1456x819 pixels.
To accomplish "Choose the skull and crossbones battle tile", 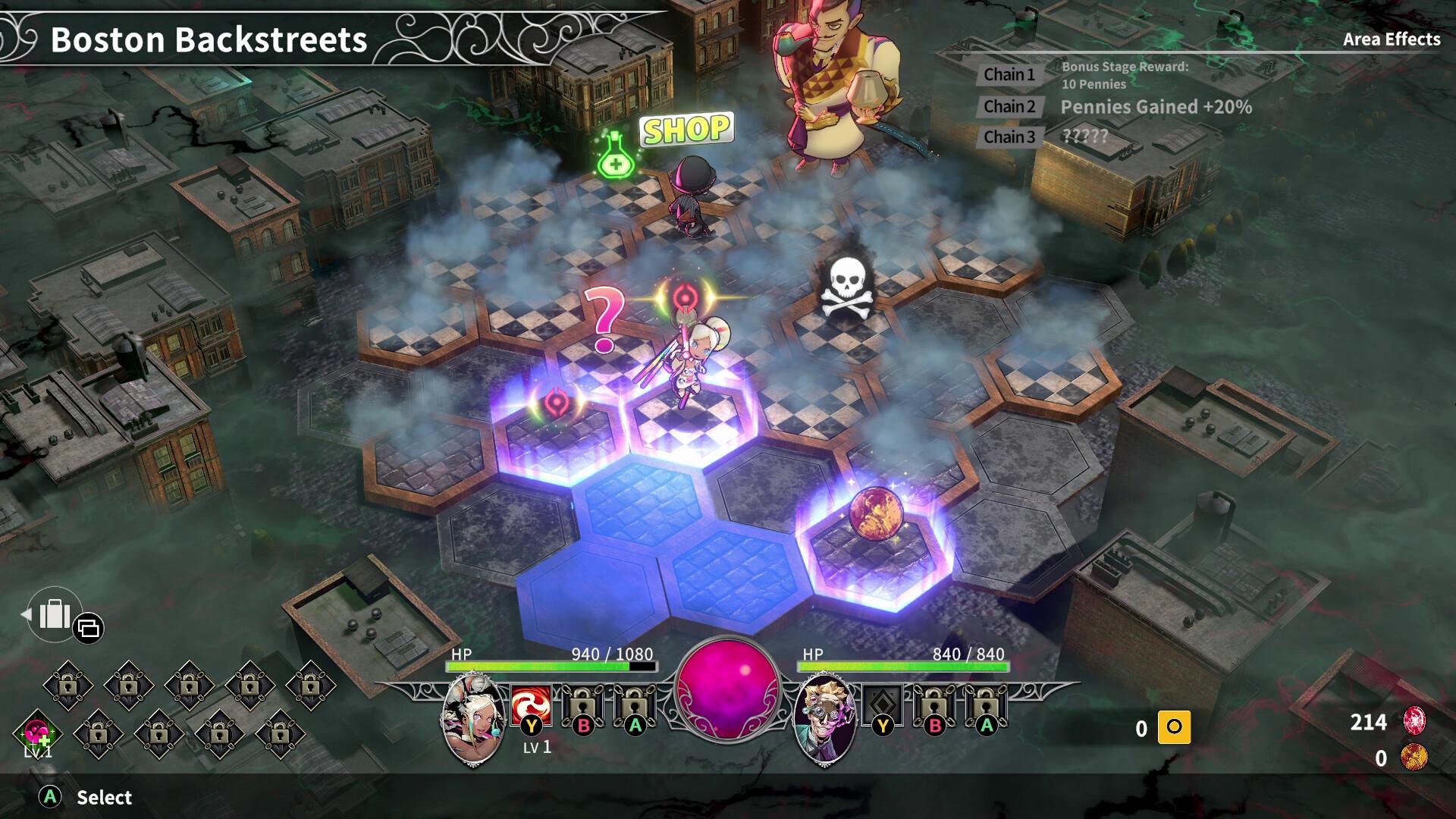I will click(846, 289).
